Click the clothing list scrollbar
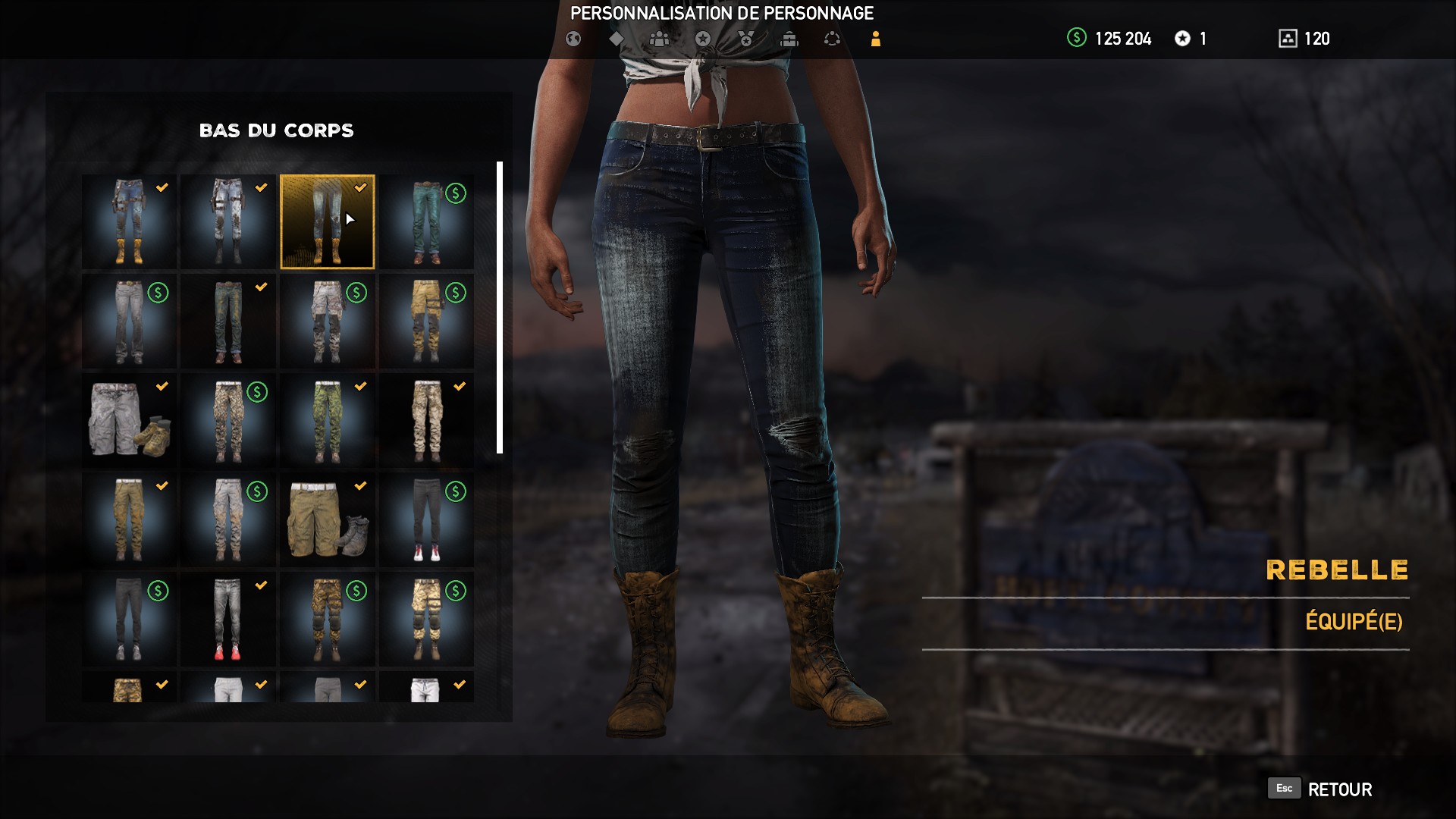 [x=500, y=303]
